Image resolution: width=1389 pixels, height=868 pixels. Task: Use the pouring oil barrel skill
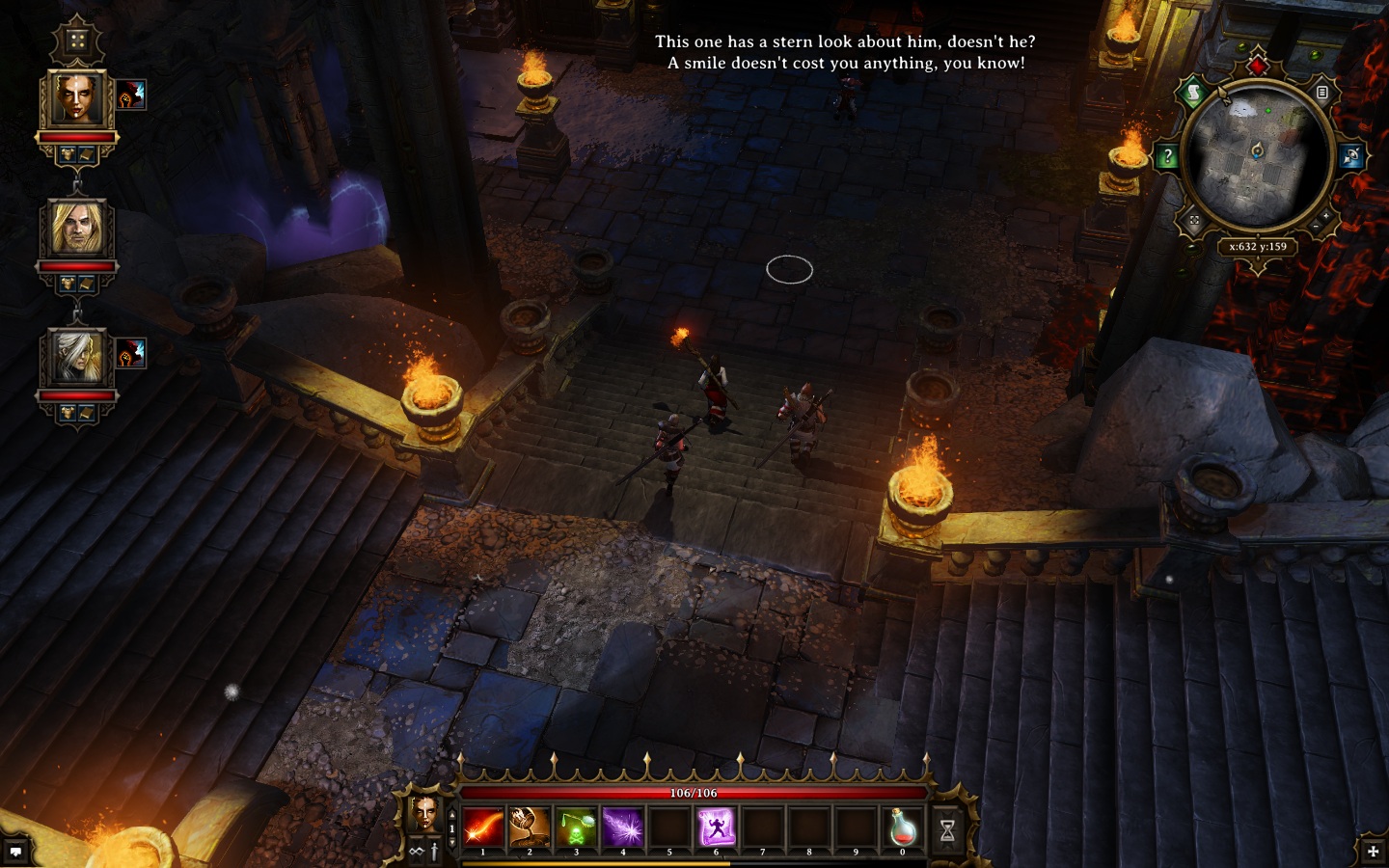point(529,827)
